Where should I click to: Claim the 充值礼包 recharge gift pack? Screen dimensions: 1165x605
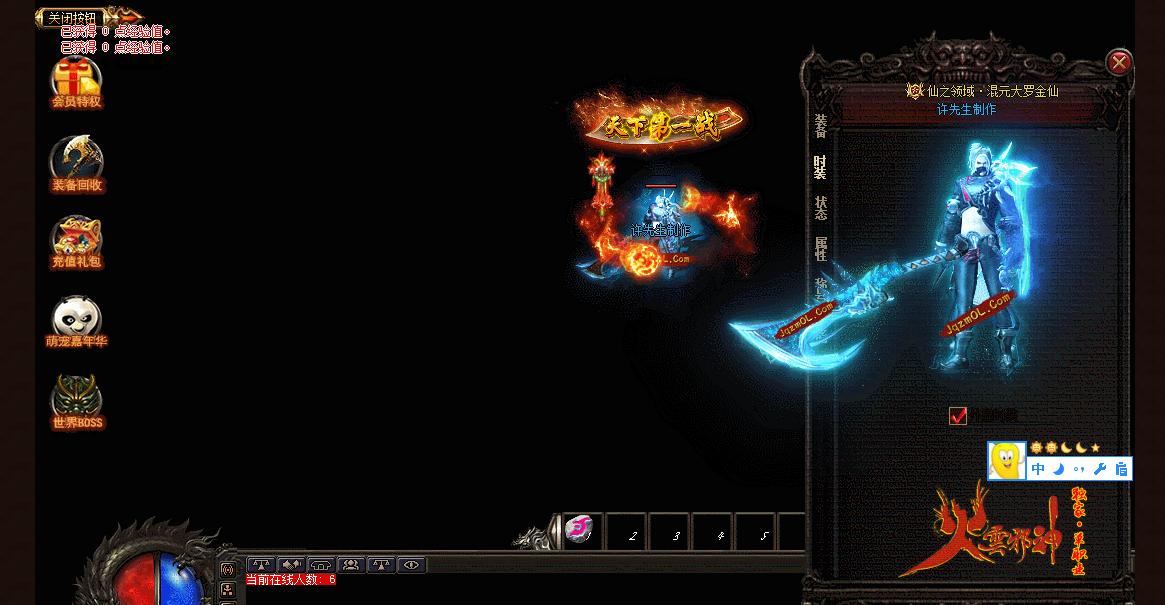77,243
